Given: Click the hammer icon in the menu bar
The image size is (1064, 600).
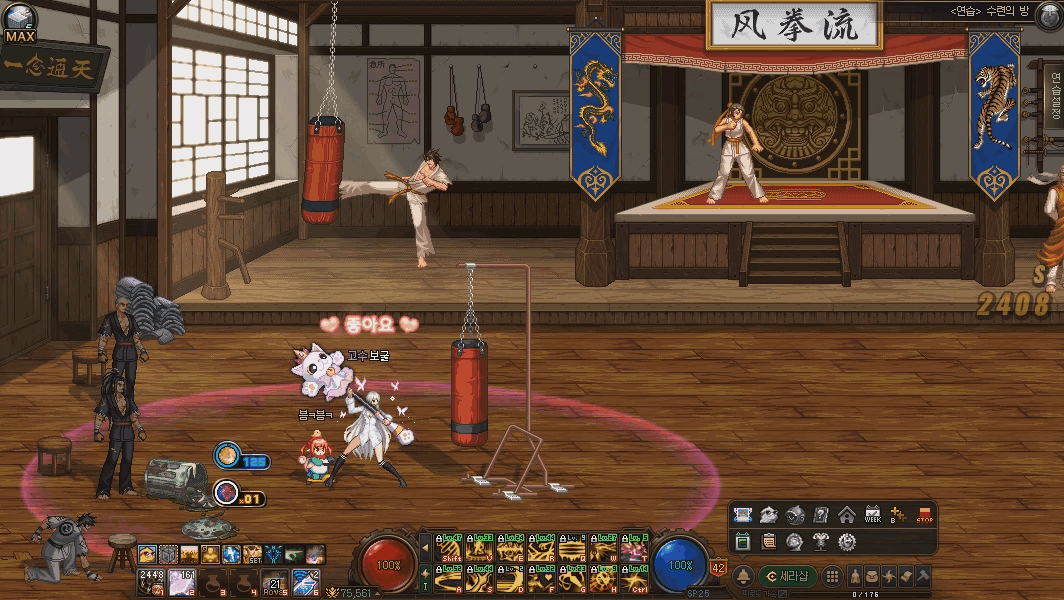Looking at the screenshot, I should pyautogui.click(x=922, y=576).
